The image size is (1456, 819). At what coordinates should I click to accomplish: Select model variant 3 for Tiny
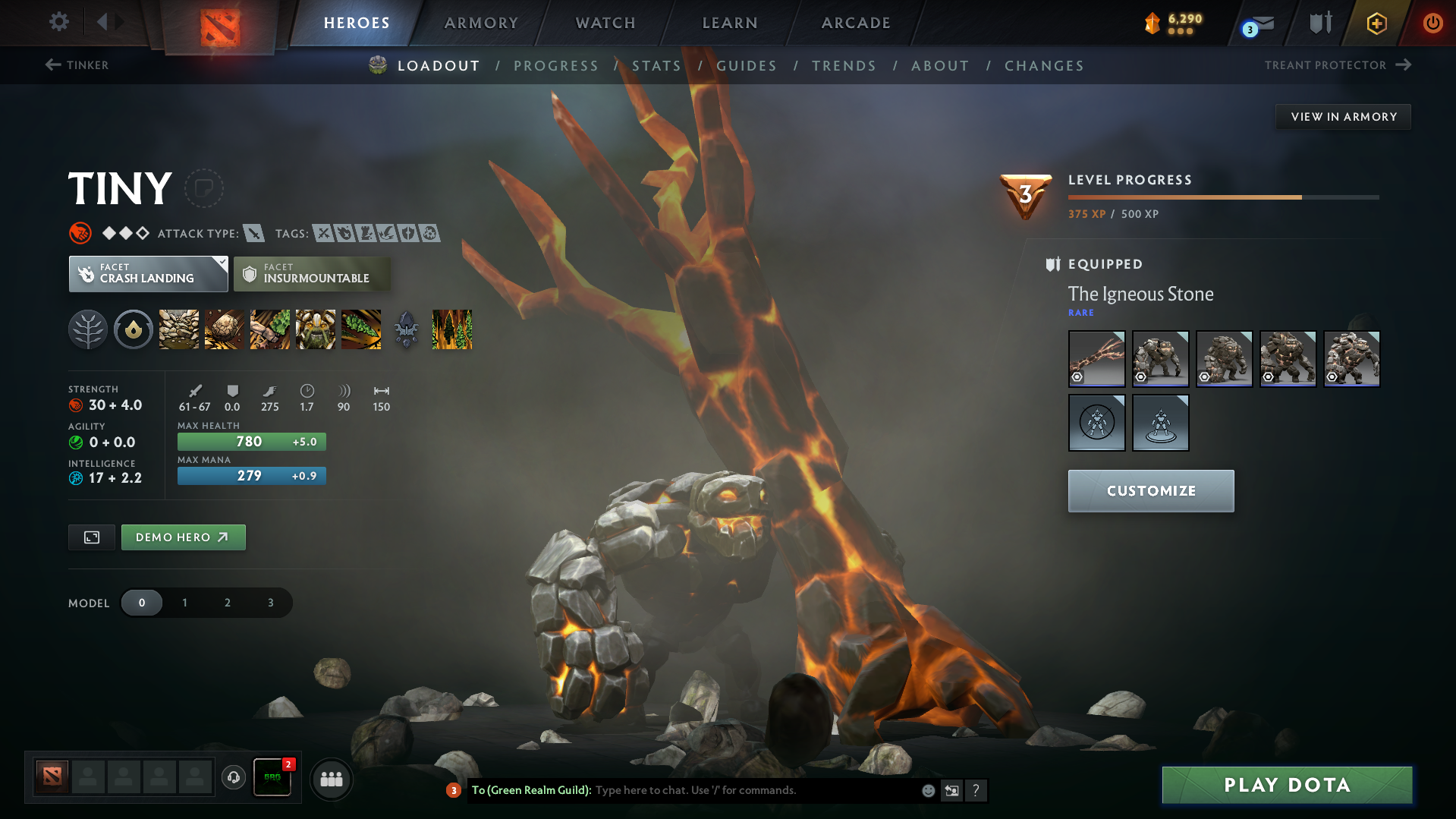269,602
